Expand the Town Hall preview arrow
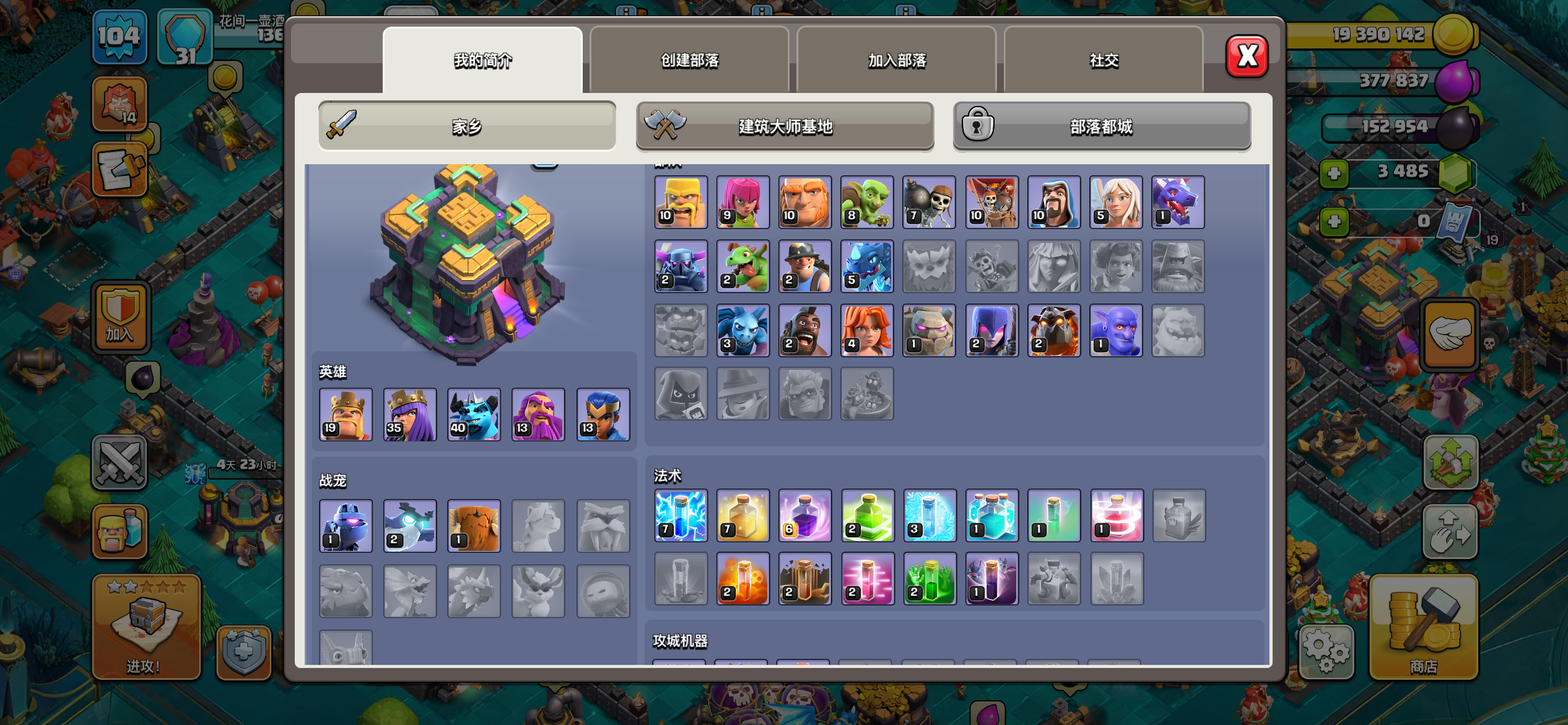This screenshot has width=1568, height=725. pos(544,166)
